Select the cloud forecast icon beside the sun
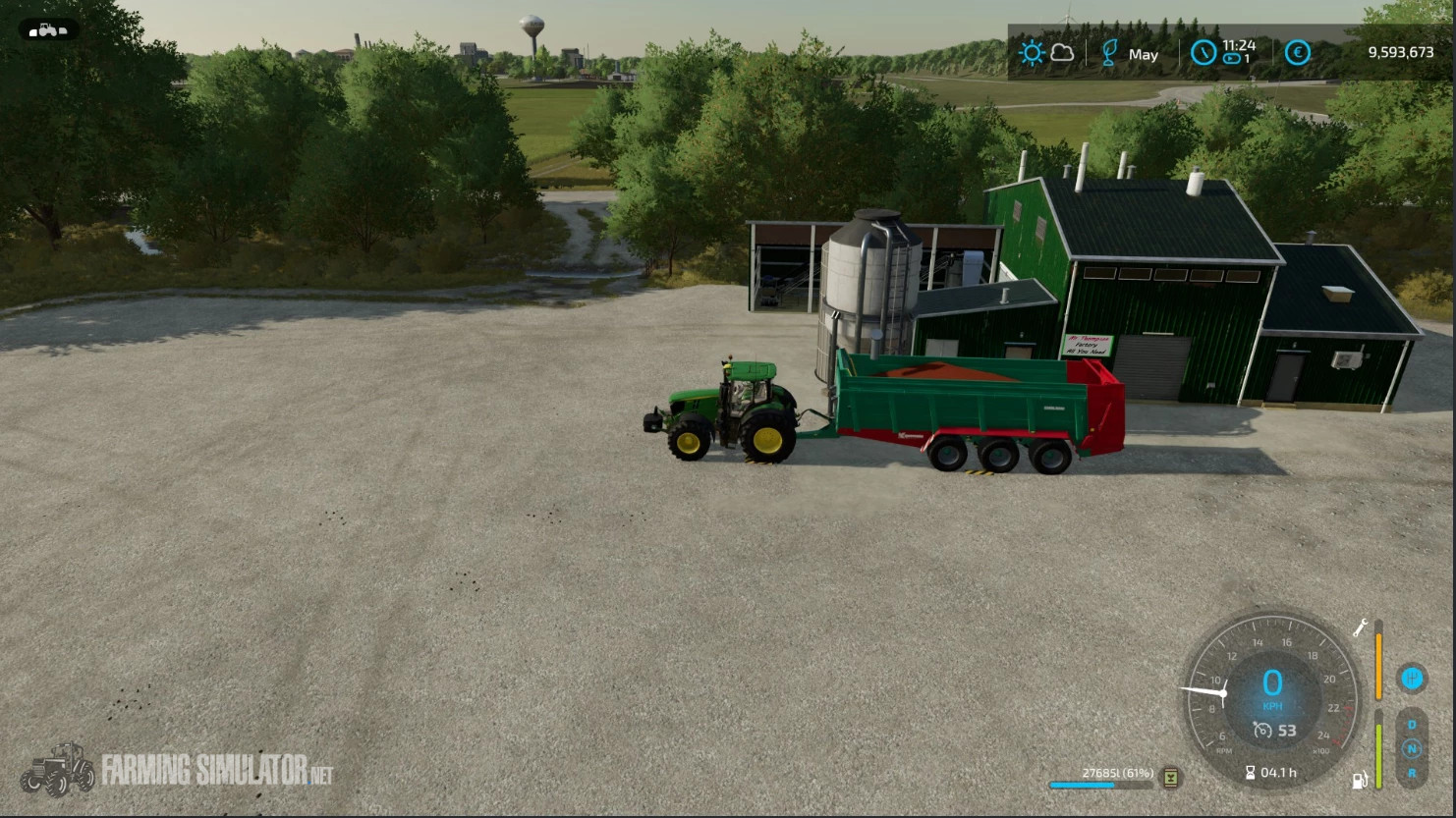The height and width of the screenshot is (818, 1456). coord(1061,53)
